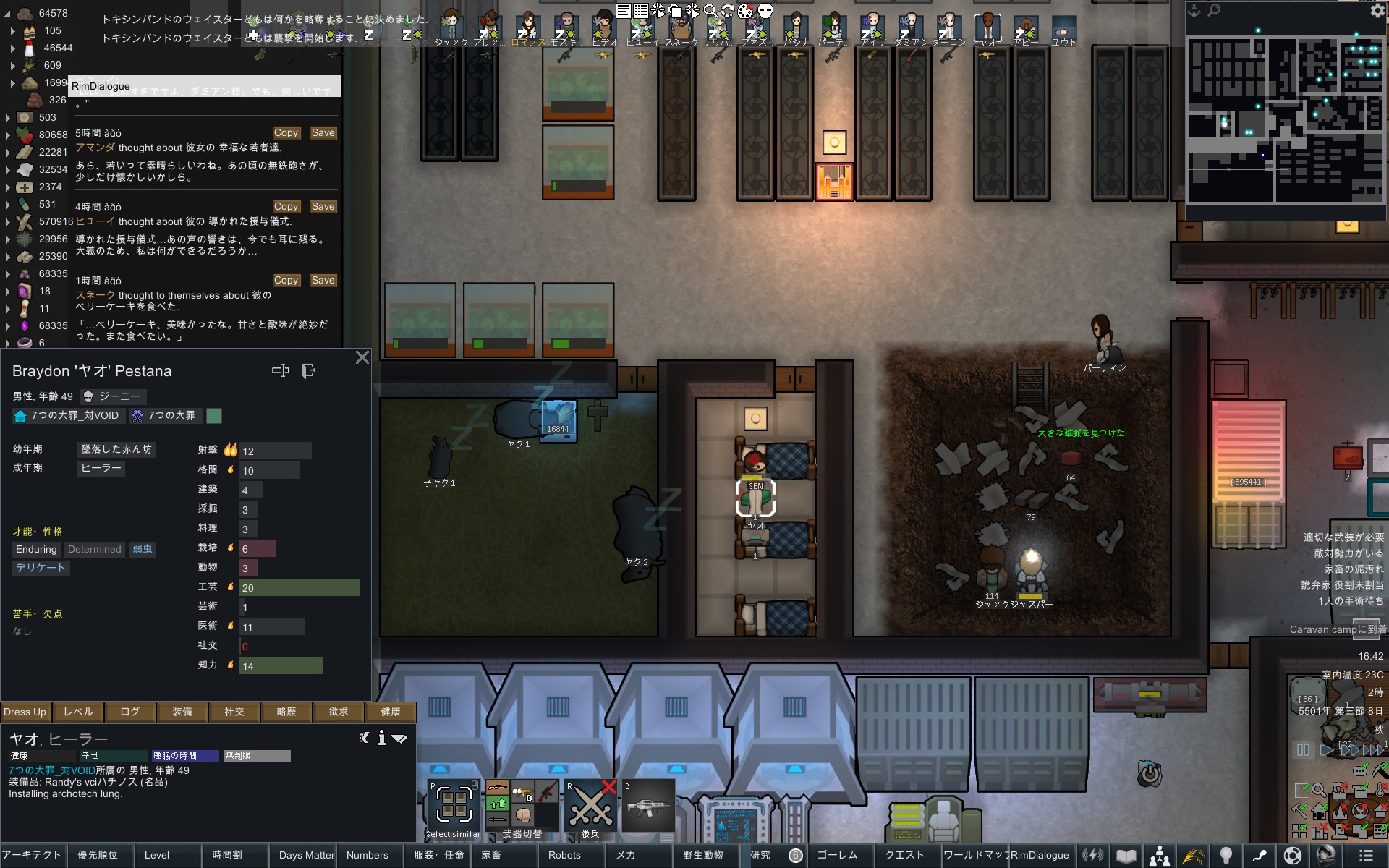
Task: Click the Select similar command button
Action: pyautogui.click(x=454, y=807)
